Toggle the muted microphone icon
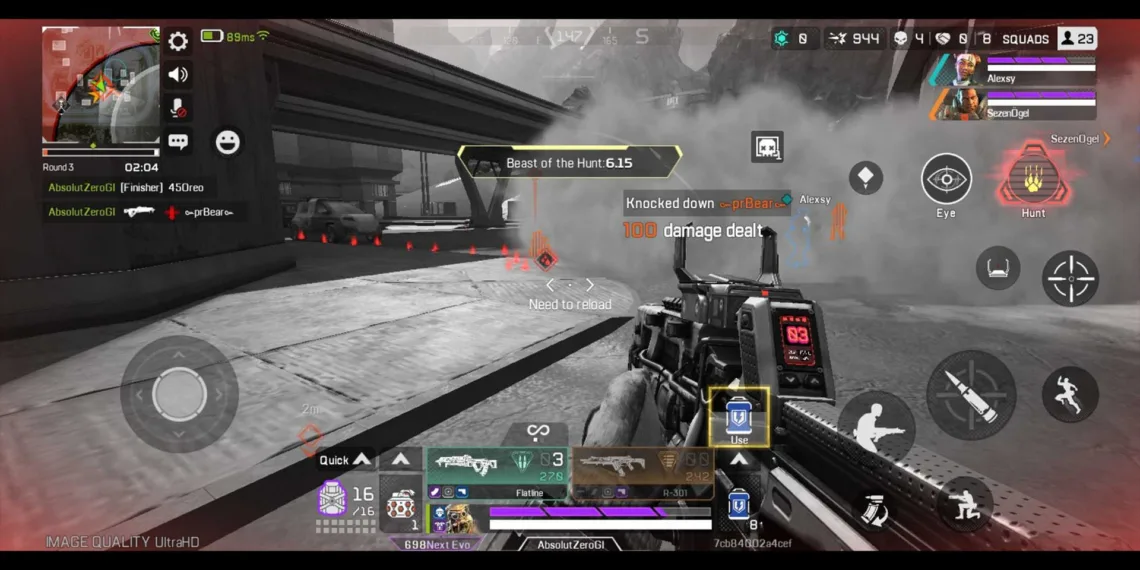This screenshot has width=1140, height=570. [x=178, y=108]
